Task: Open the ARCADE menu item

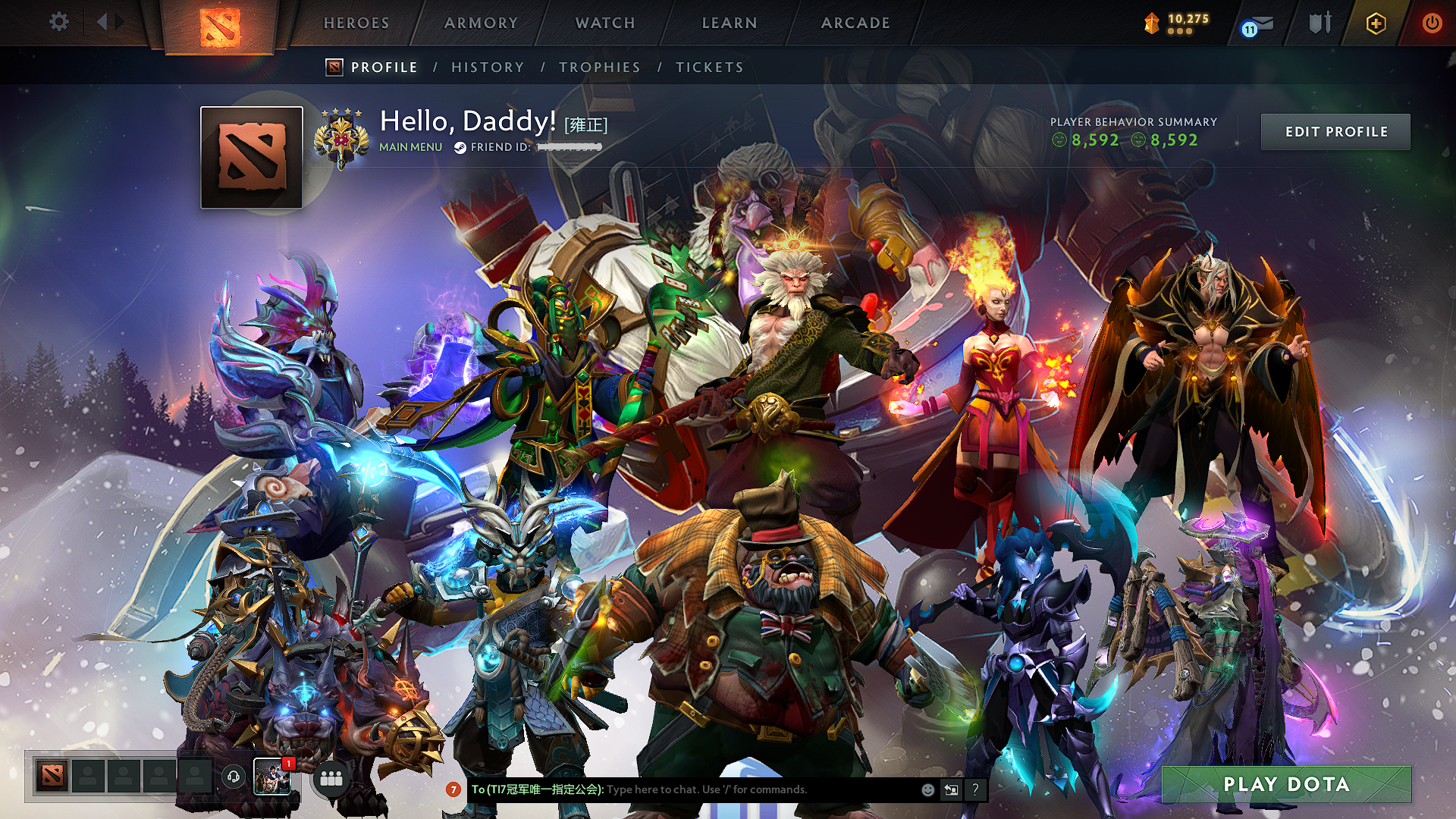Action: click(855, 23)
